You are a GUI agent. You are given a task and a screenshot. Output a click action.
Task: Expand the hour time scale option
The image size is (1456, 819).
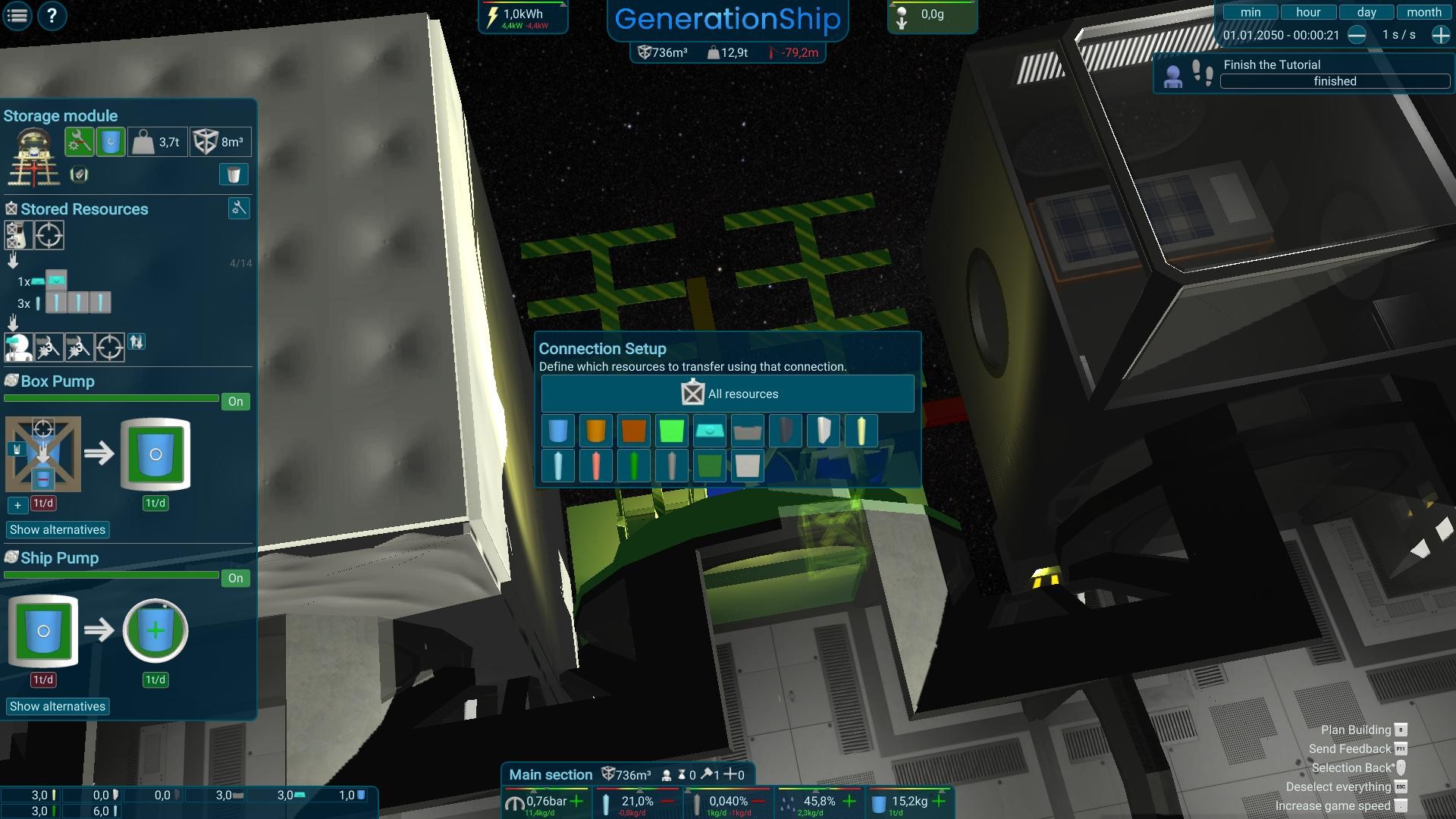1308,11
